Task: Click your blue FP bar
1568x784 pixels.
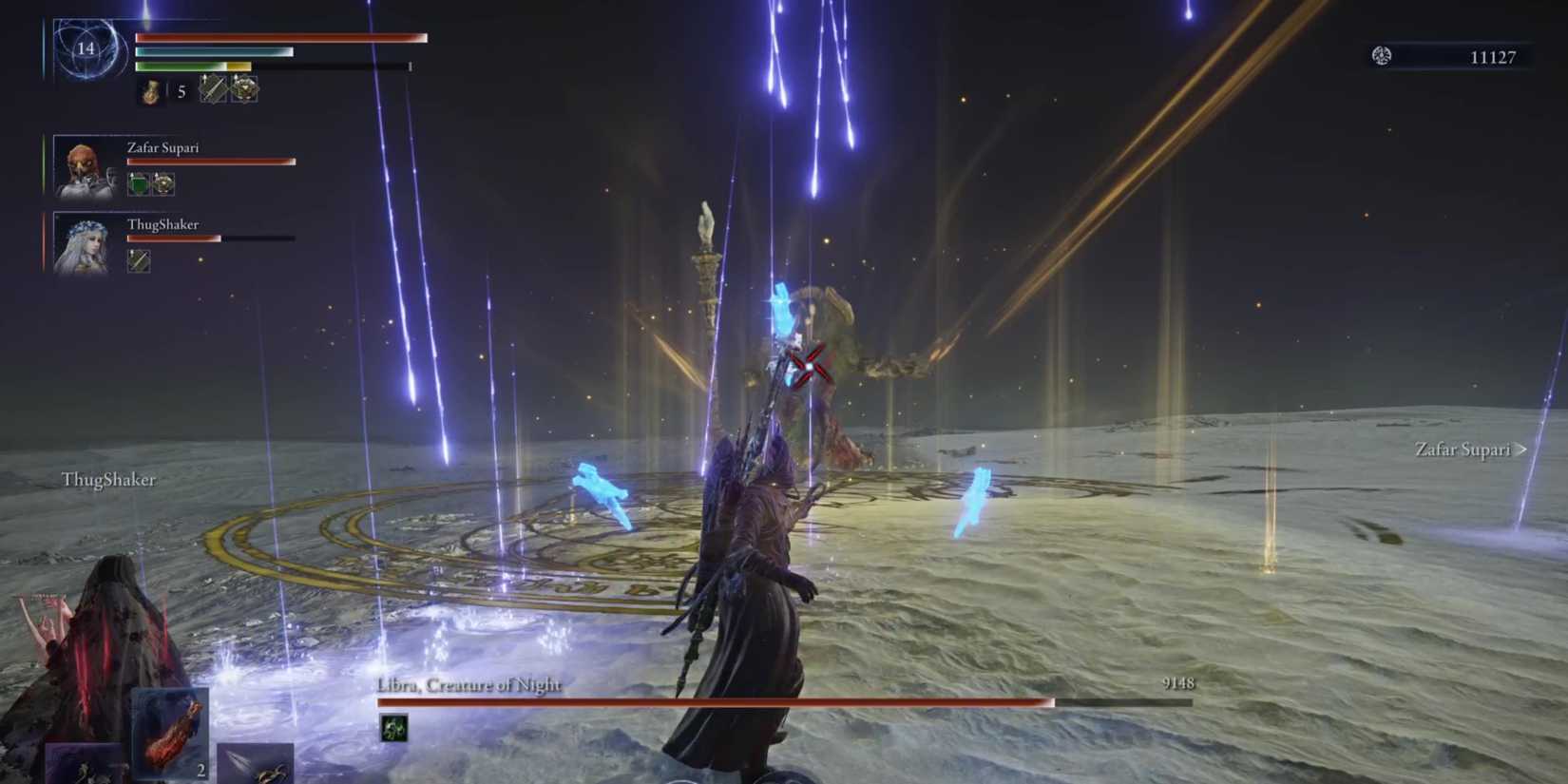Action: (x=214, y=52)
